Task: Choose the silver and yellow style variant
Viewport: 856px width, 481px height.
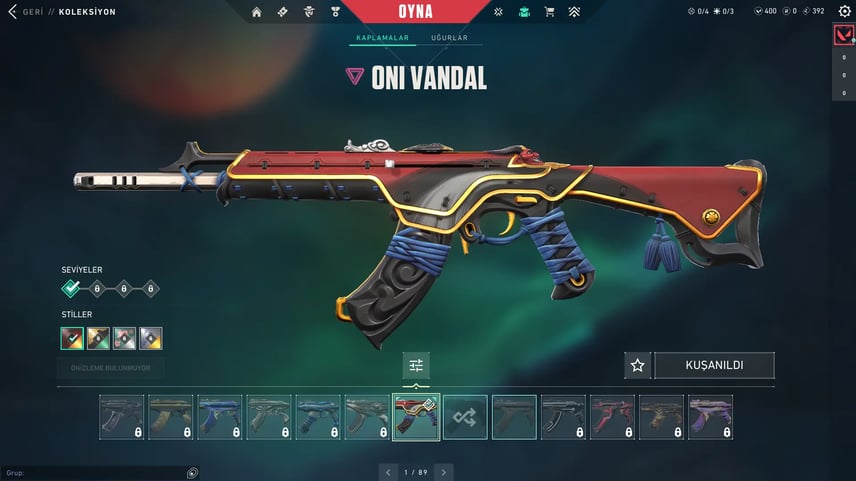Action: [150, 338]
